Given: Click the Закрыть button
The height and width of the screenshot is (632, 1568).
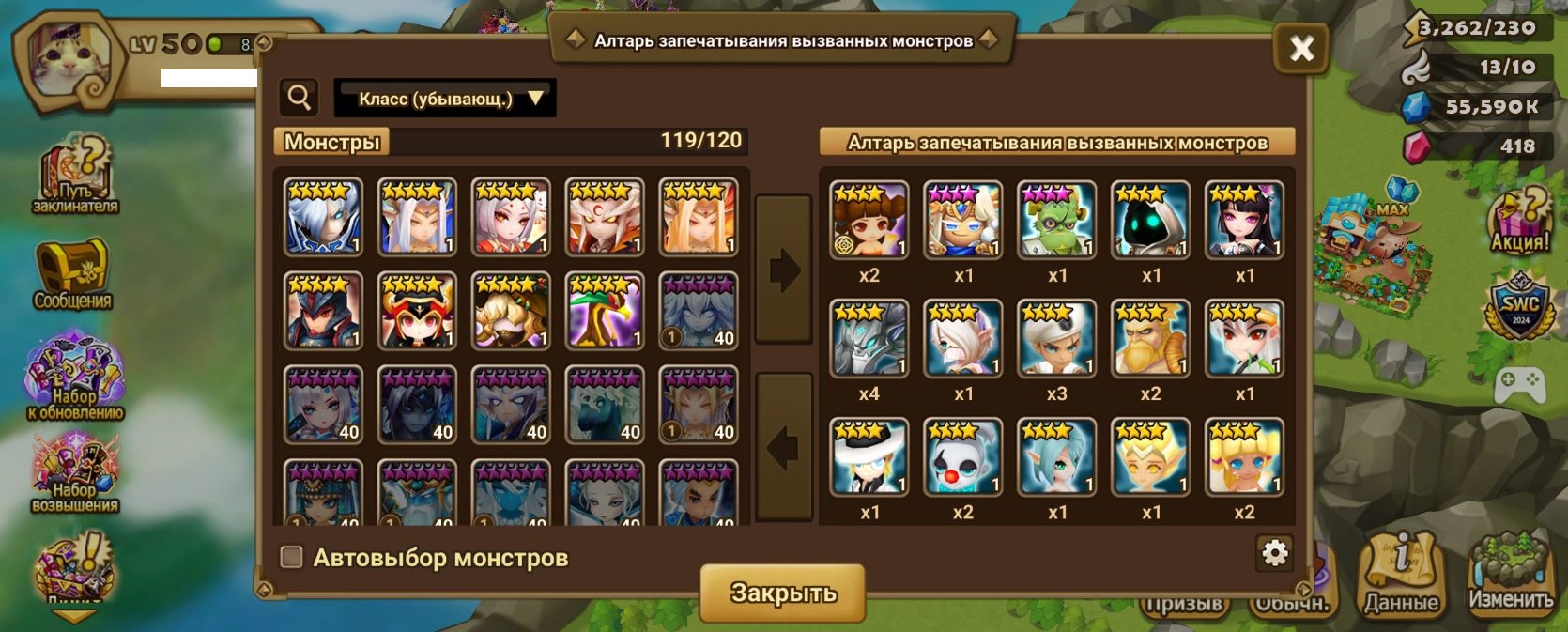Looking at the screenshot, I should (x=783, y=593).
